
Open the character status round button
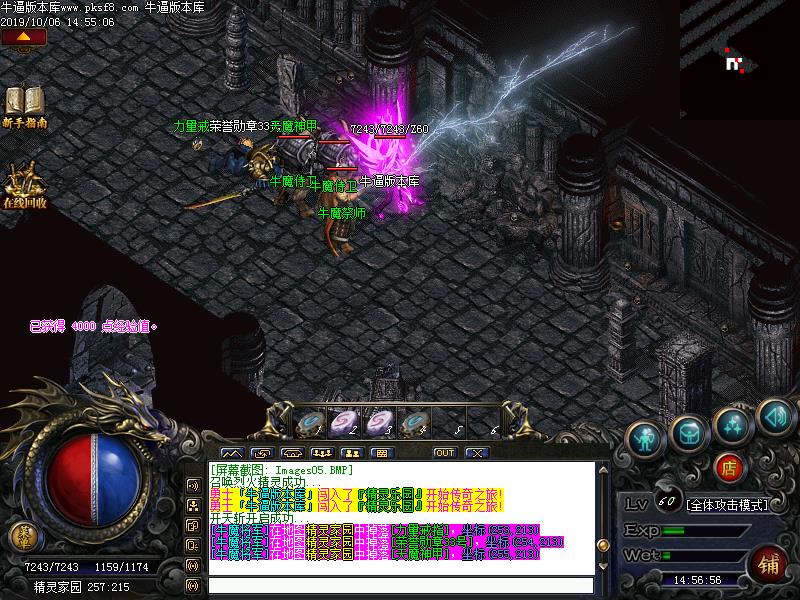click(x=645, y=435)
